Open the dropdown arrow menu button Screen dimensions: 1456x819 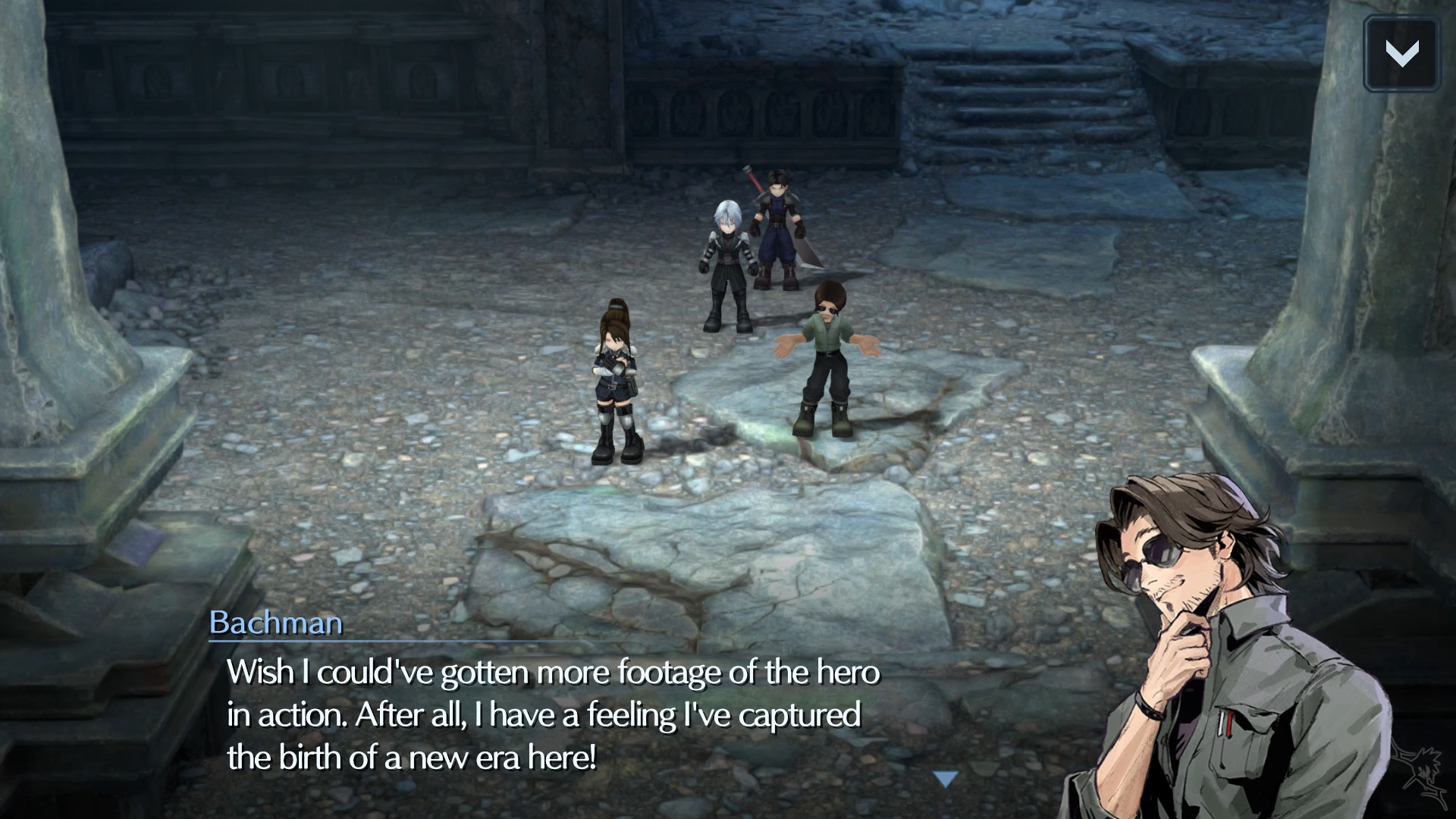coord(1401,53)
